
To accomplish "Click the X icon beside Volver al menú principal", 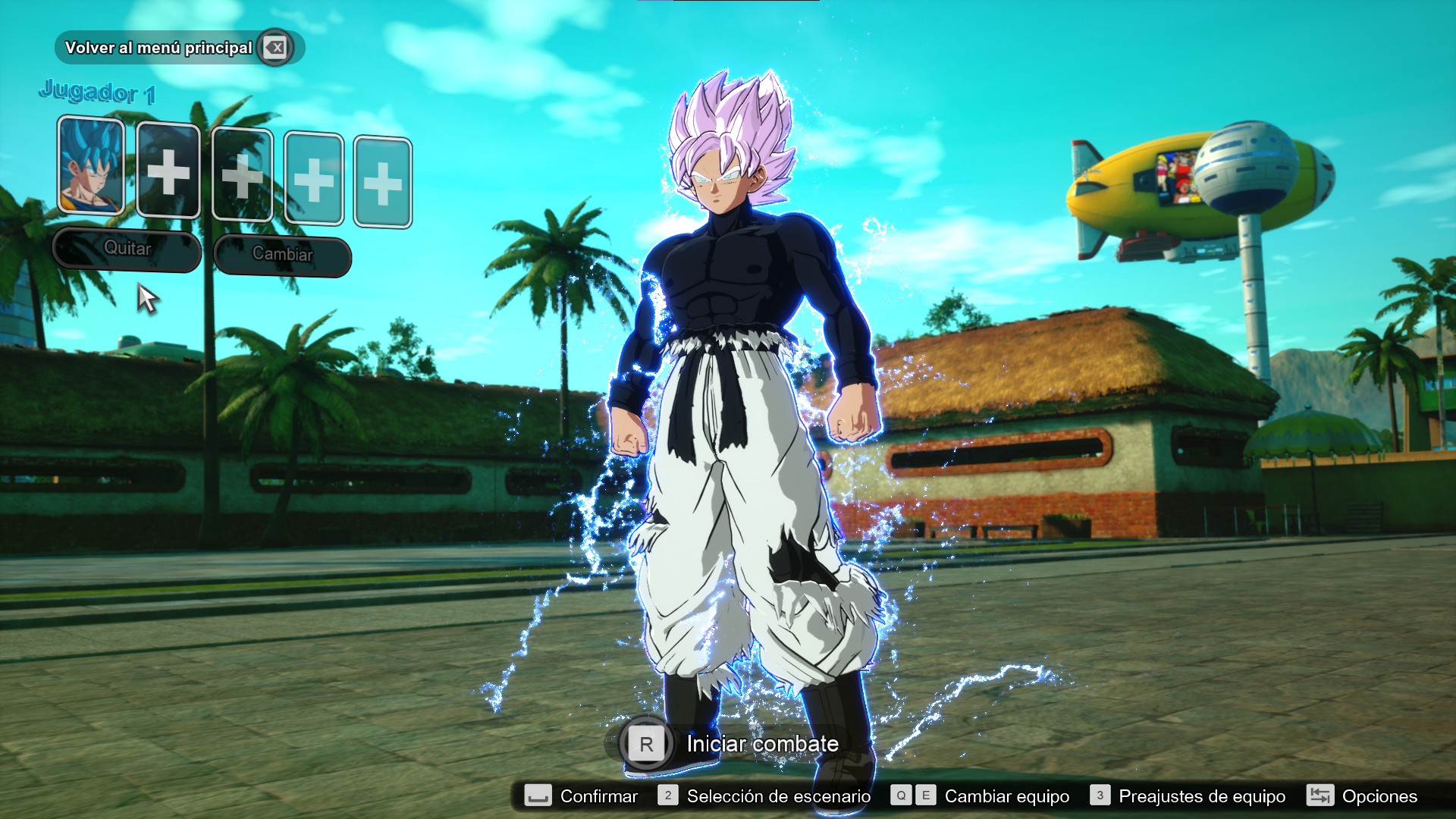I will (x=275, y=47).
